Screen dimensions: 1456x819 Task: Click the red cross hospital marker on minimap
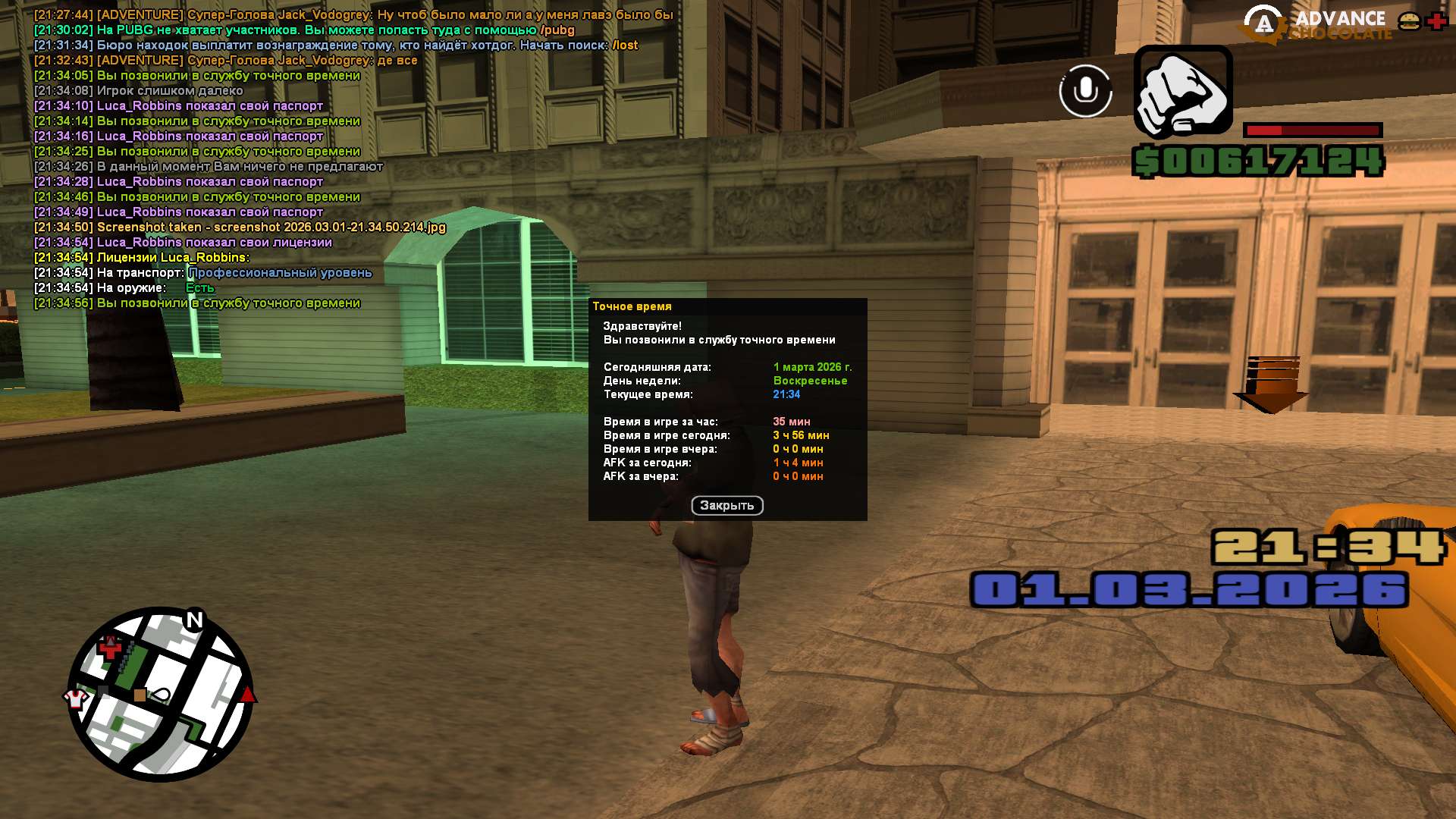click(x=111, y=648)
